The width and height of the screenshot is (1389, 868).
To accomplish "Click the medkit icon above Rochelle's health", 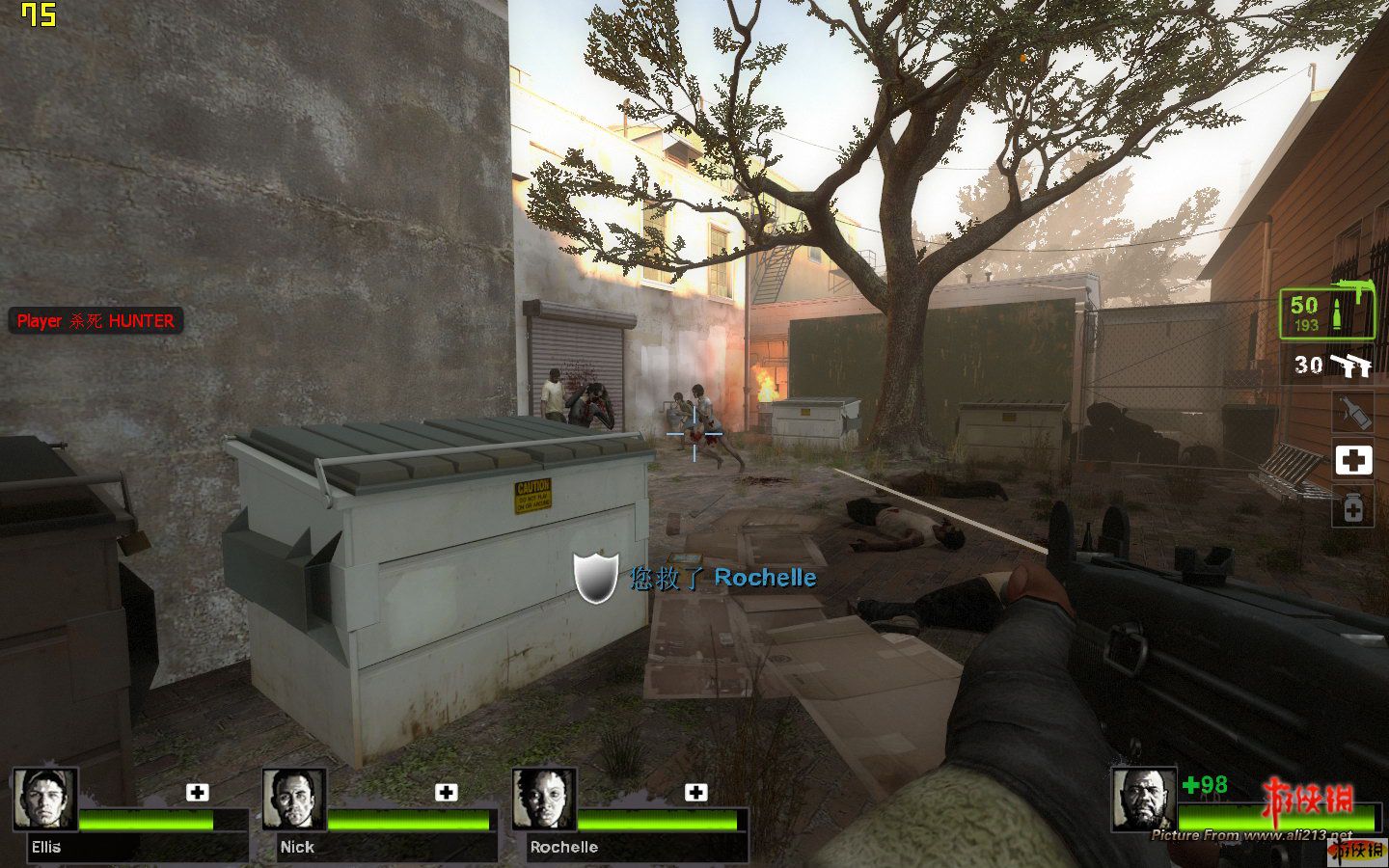I will (695, 793).
